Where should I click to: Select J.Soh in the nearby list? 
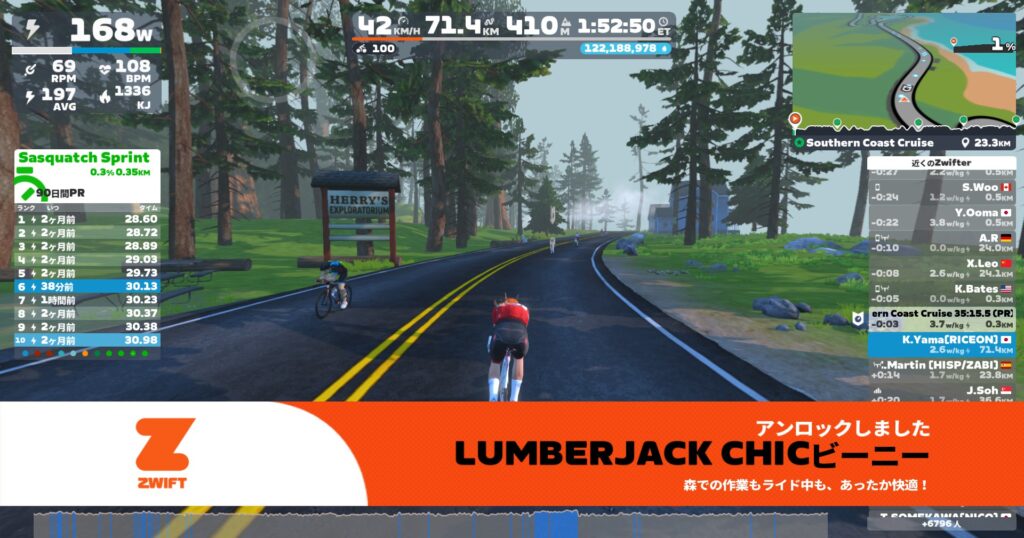[x=941, y=395]
